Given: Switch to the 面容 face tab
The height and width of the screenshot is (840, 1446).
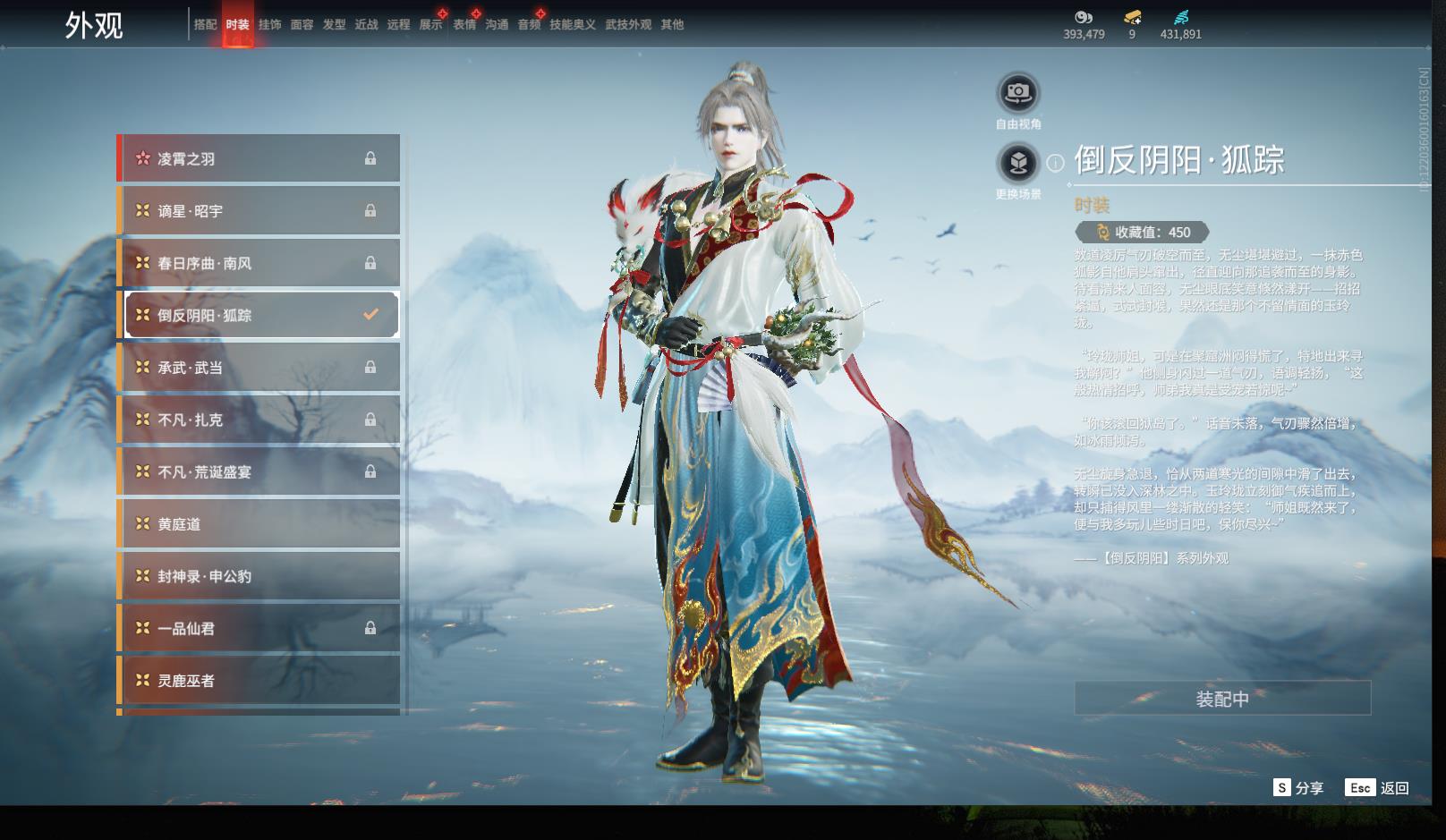Looking at the screenshot, I should coord(302,25).
